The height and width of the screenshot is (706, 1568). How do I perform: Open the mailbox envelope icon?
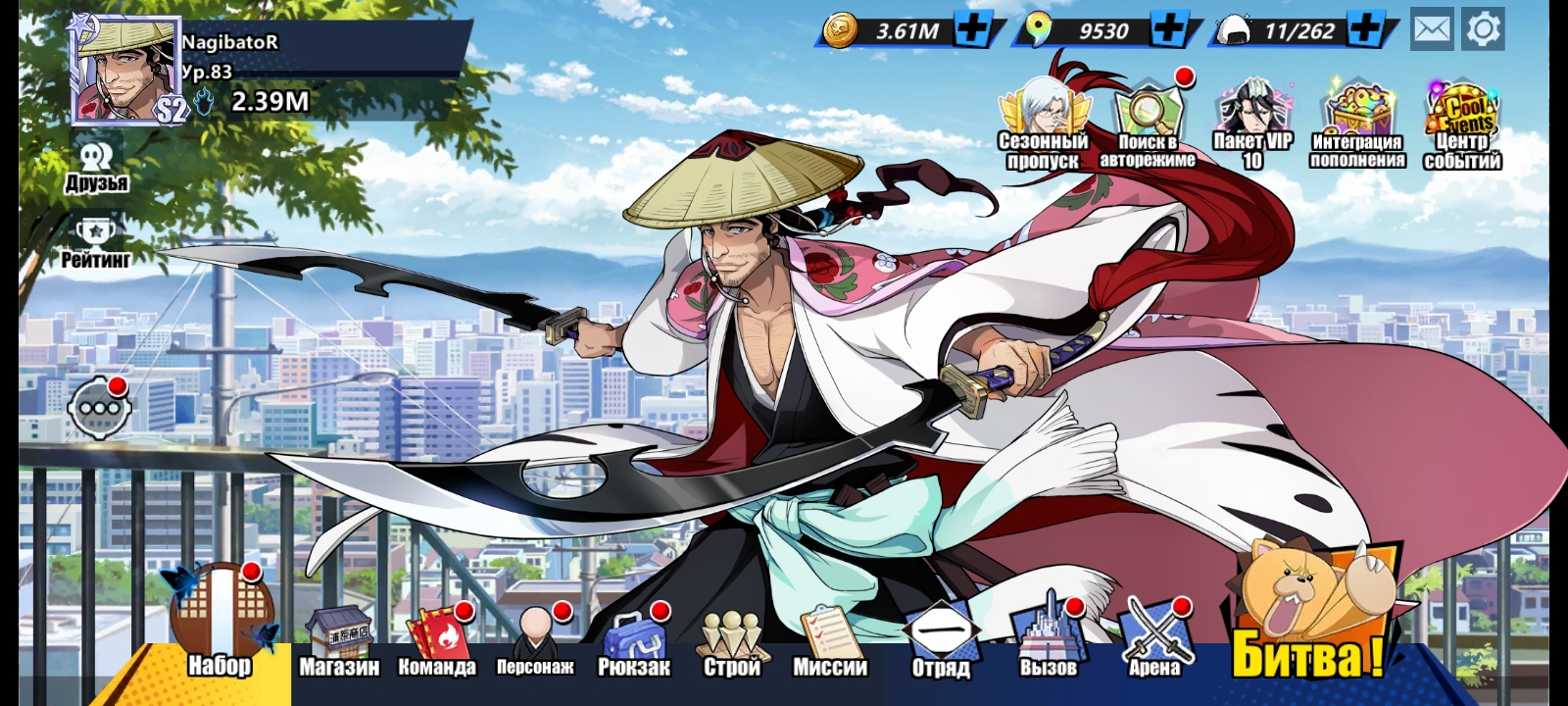[1432, 29]
